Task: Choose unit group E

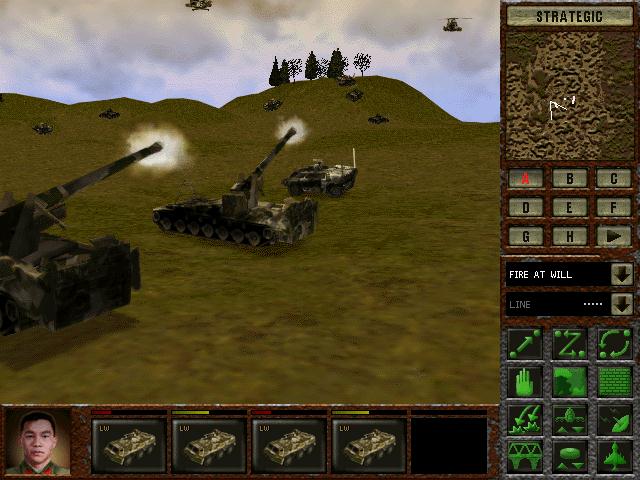Action: pos(570,208)
